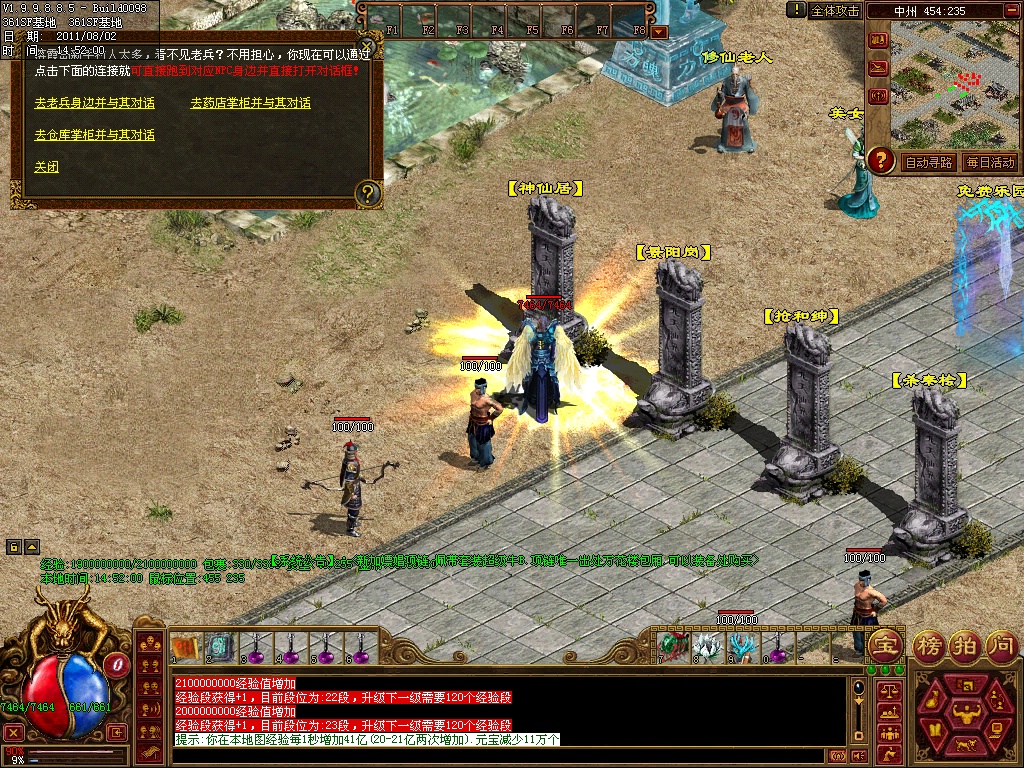This screenshot has height=768, width=1024.
Task: Click the 去老兵身边并与其对话 link
Action: (x=95, y=103)
